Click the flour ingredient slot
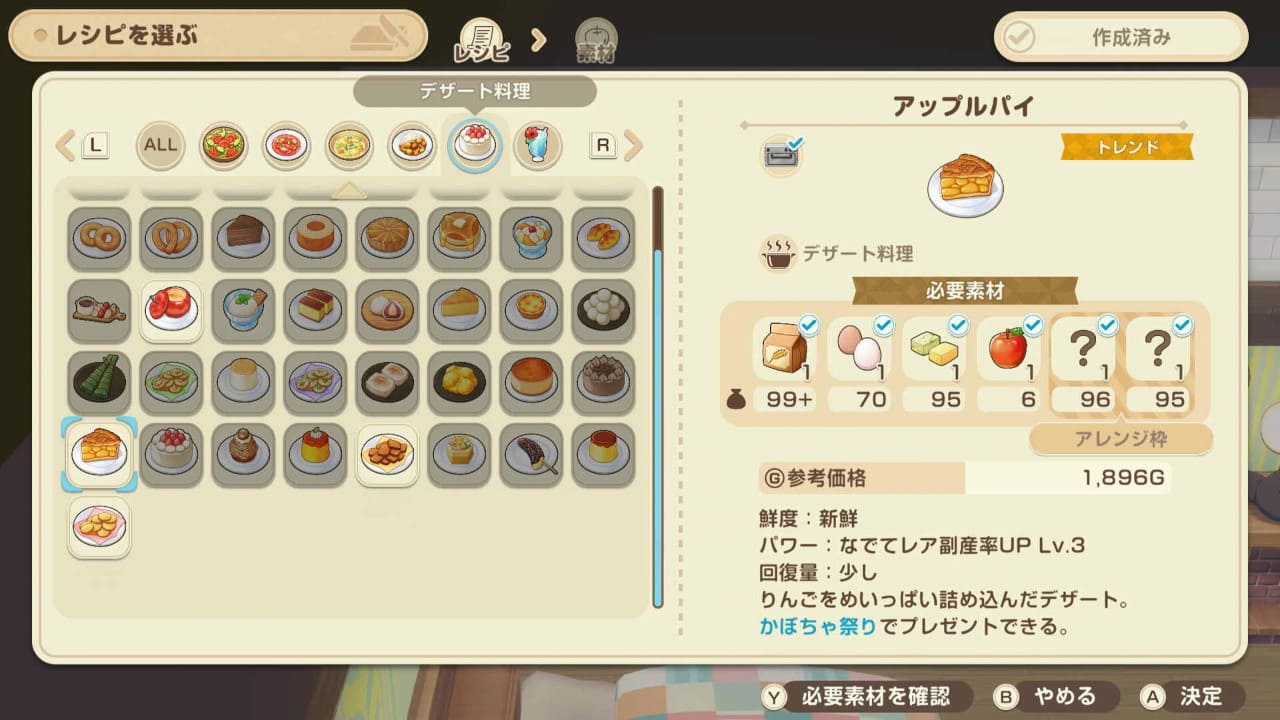Image resolution: width=1280 pixels, height=720 pixels. coord(783,352)
